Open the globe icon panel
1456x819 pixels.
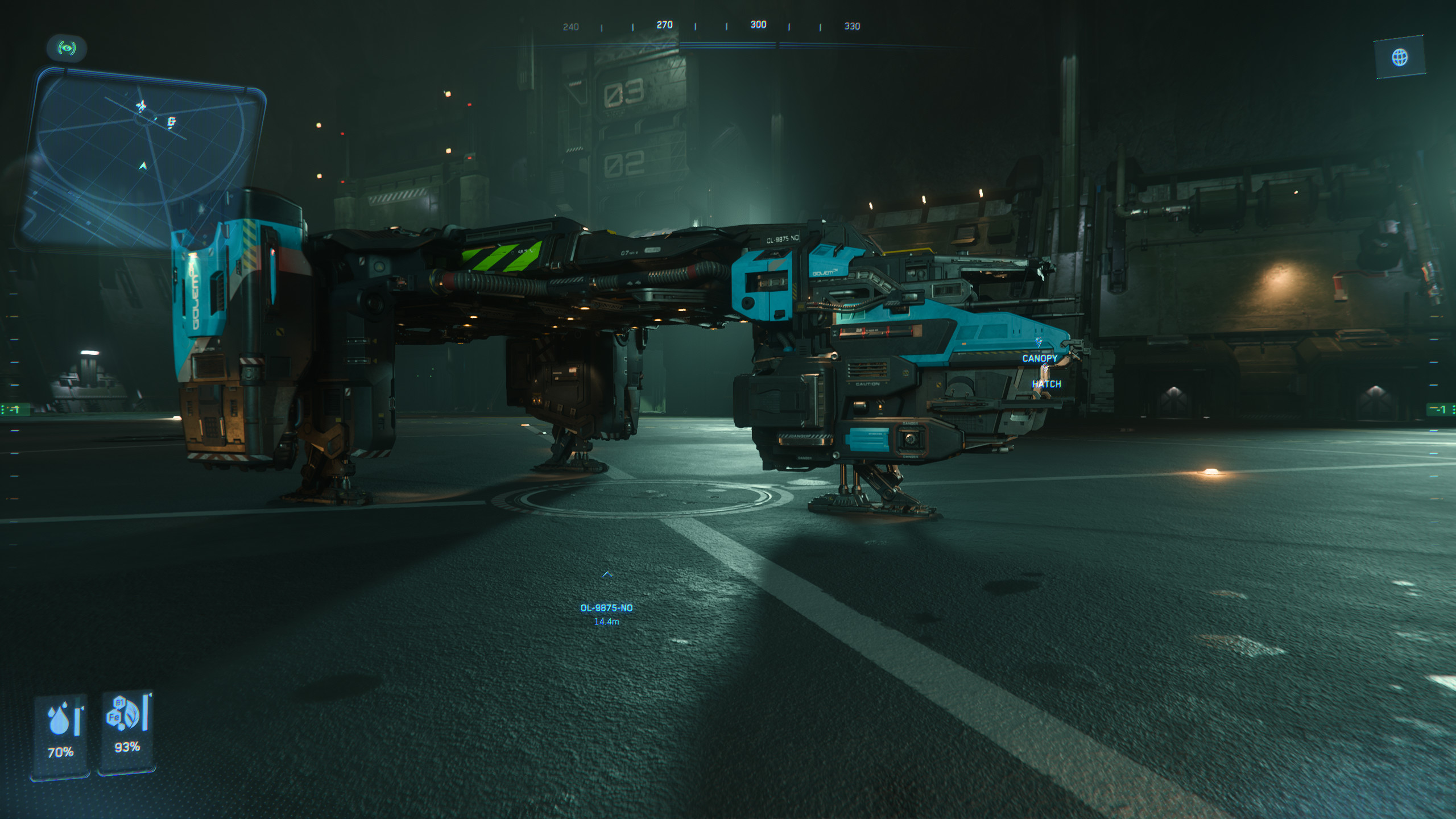(x=1400, y=57)
